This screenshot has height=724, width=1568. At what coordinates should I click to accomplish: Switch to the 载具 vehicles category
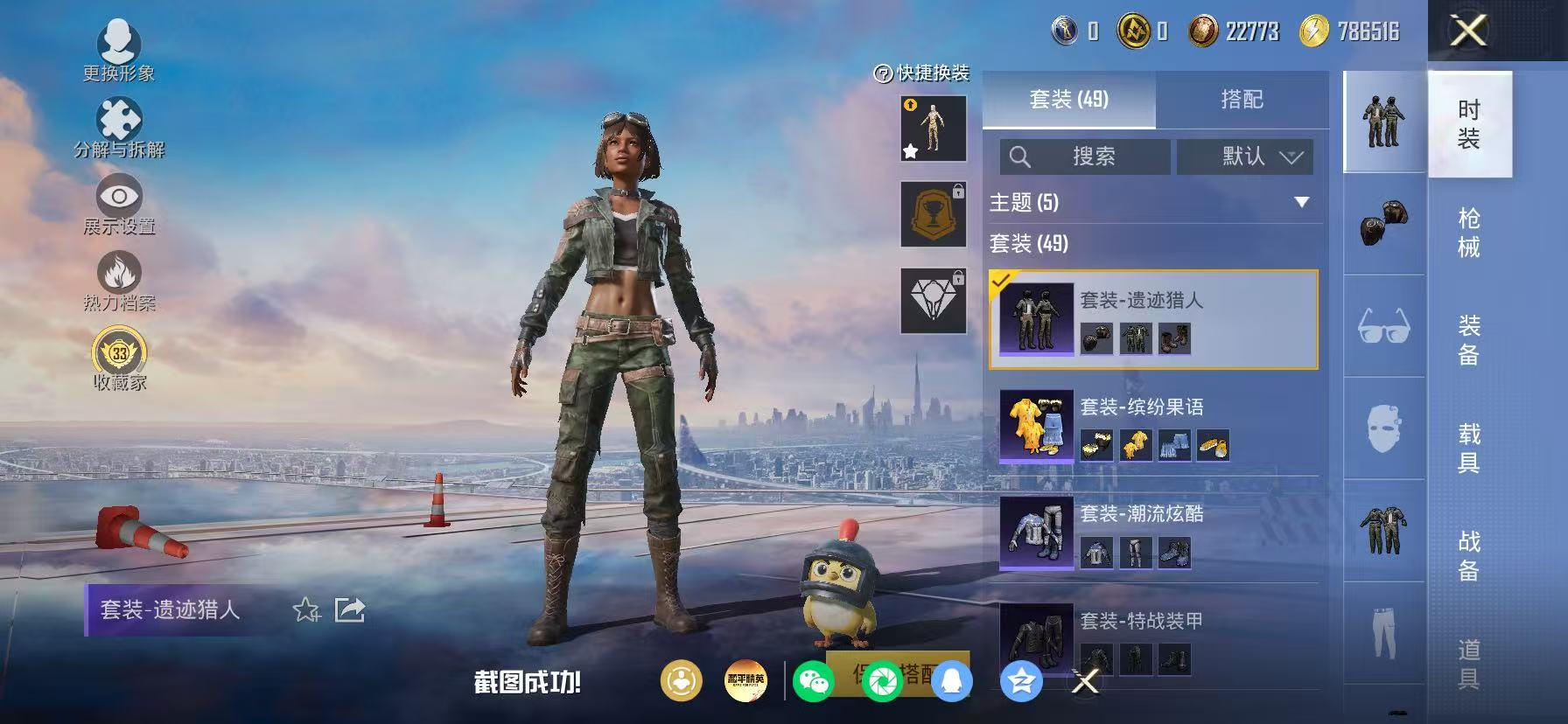tap(1469, 448)
